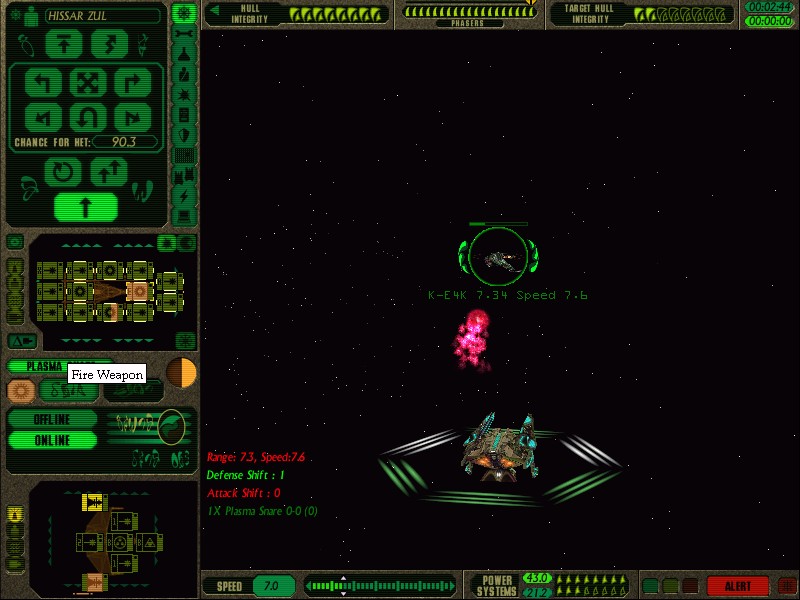
Task: Switch the weapon to ONLINE
Action: [x=52, y=440]
